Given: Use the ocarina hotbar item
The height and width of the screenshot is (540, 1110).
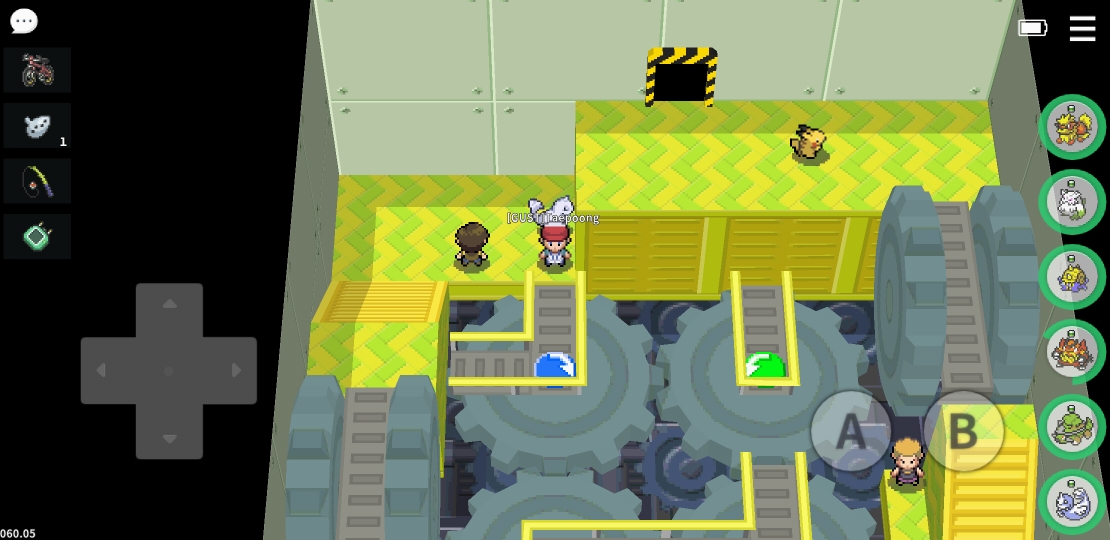Looking at the screenshot, I should tap(37, 126).
